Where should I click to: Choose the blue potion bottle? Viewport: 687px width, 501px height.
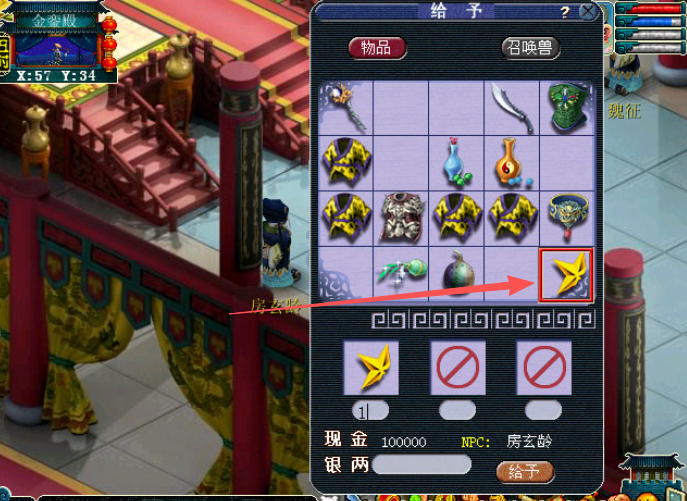[456, 162]
